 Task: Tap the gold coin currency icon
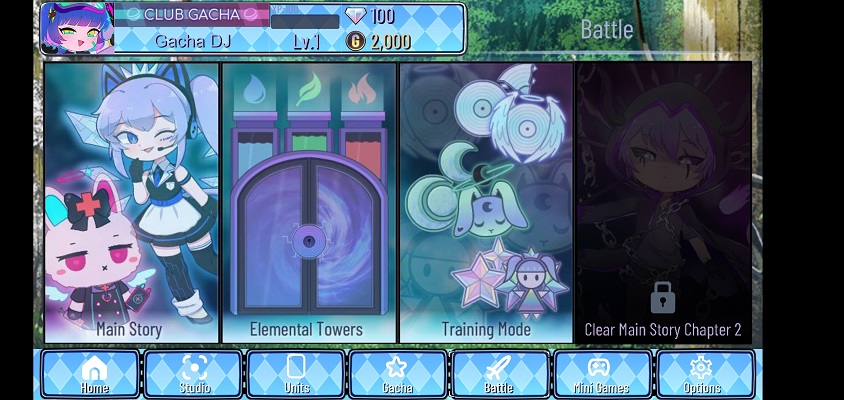click(x=355, y=41)
